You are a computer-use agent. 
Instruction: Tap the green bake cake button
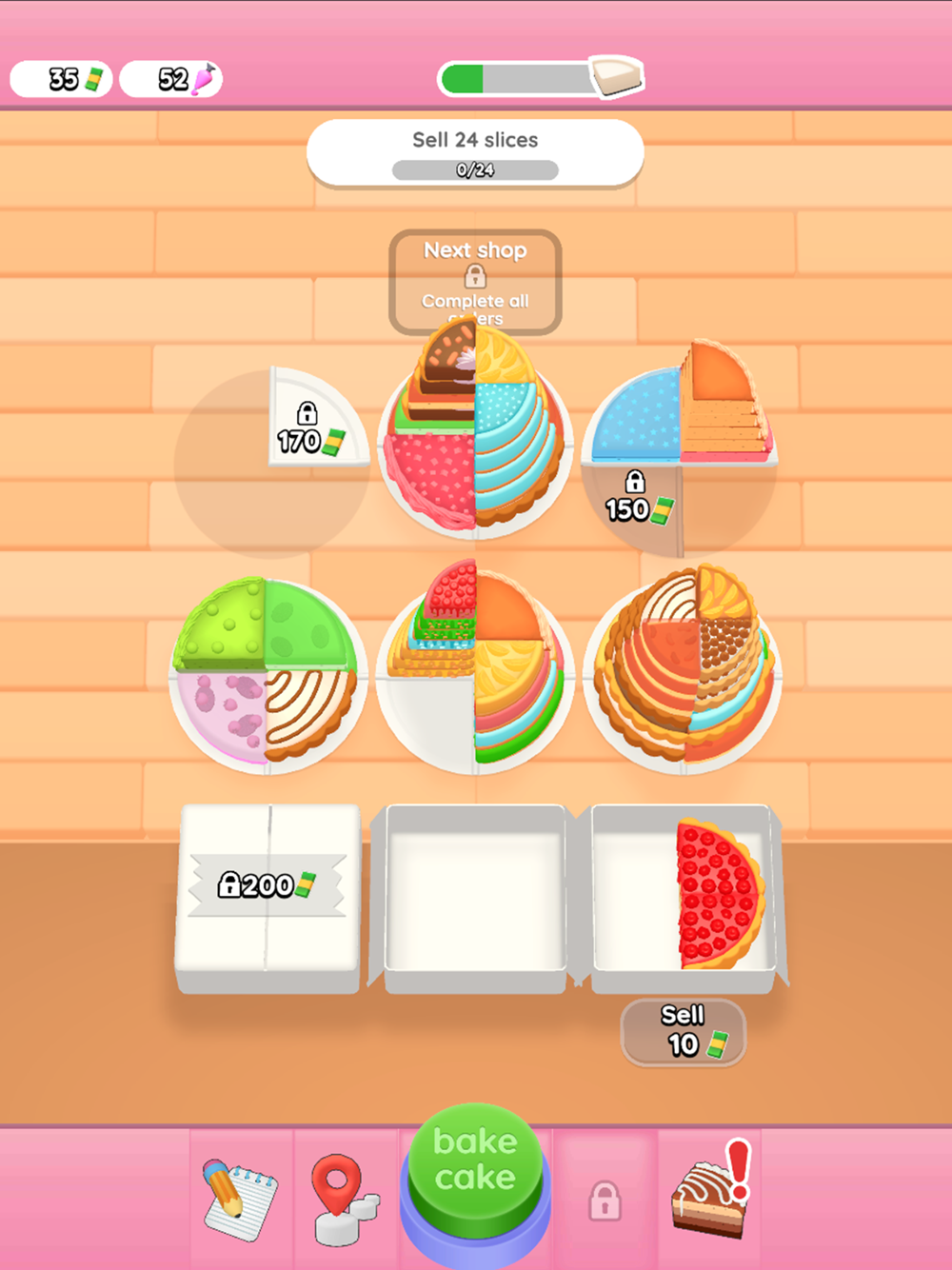pos(475,1161)
